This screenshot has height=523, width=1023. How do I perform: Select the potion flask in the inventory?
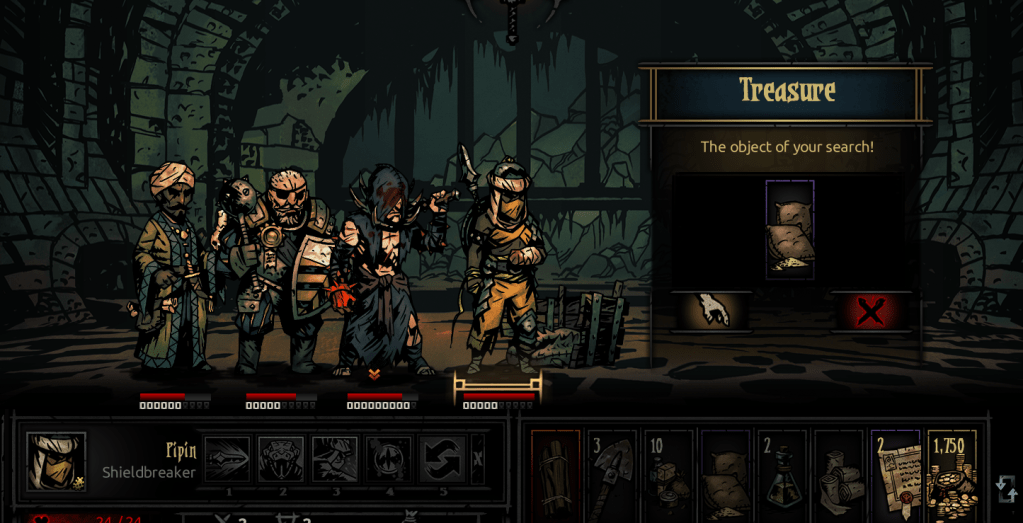click(x=782, y=477)
